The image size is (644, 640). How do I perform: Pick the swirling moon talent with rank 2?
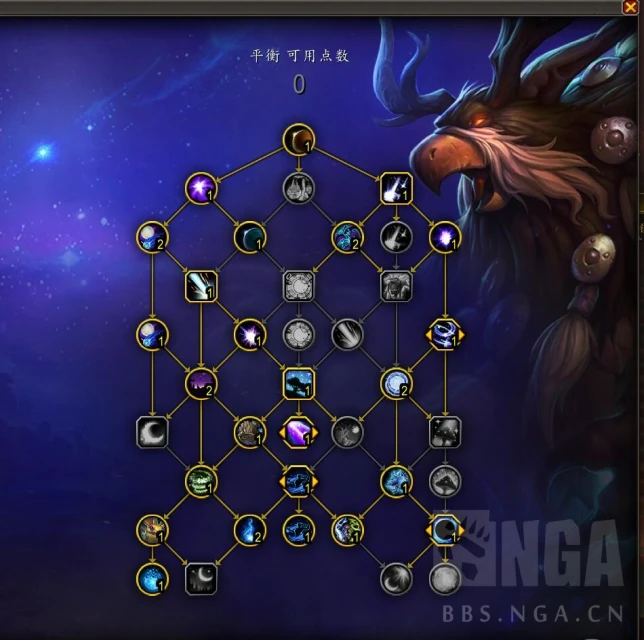pos(395,382)
